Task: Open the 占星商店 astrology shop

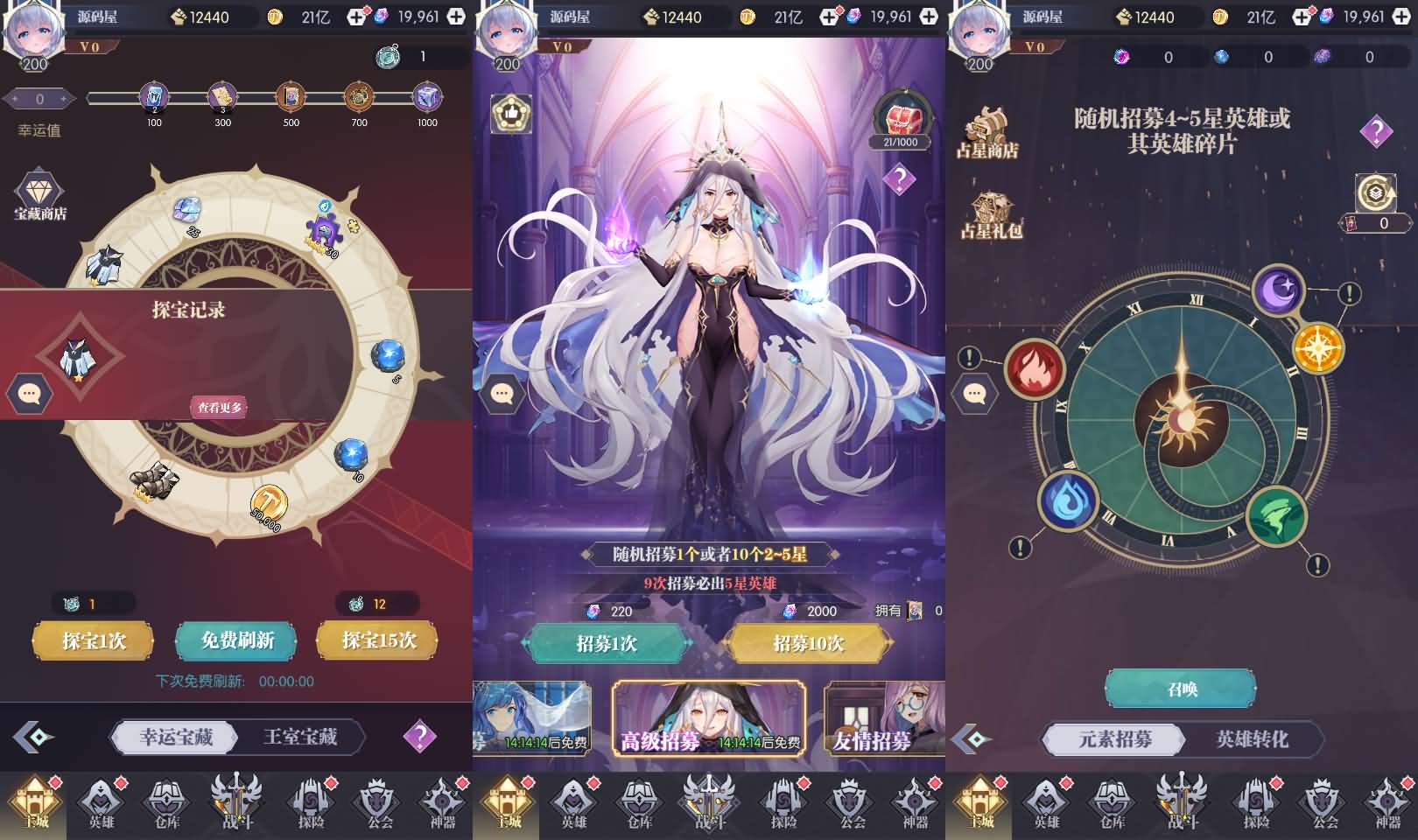Action: coord(986,131)
